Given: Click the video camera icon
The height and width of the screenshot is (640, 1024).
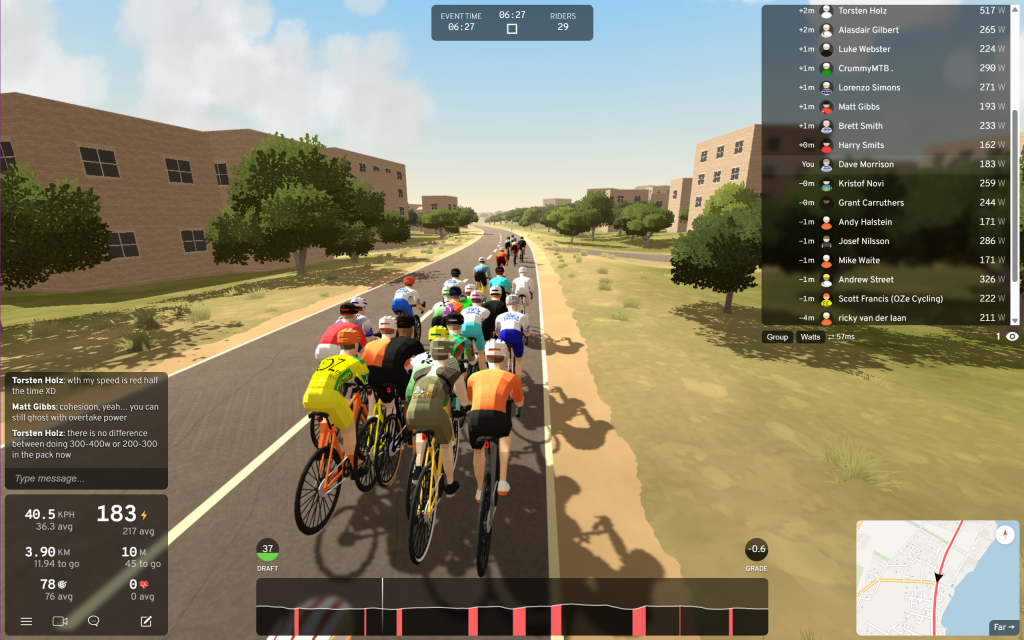Looking at the screenshot, I should point(59,621).
